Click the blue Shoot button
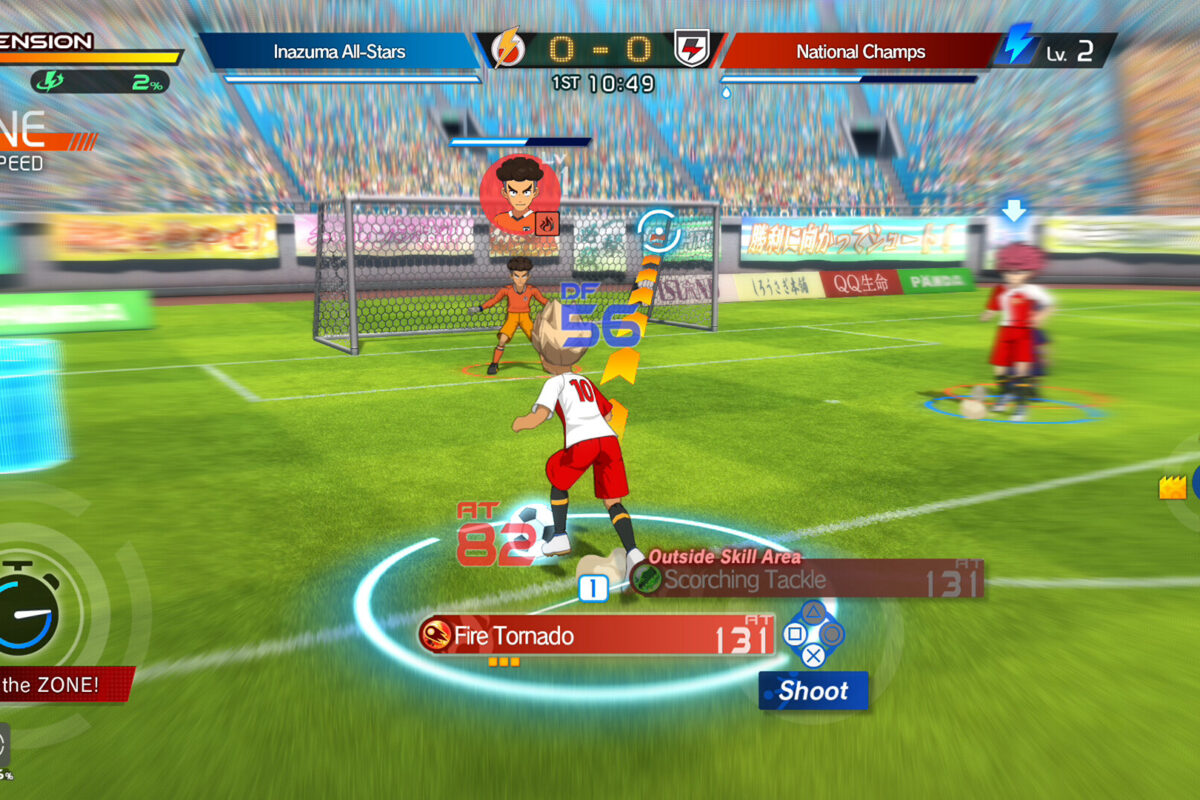Screen dimensions: 1200x800 pyautogui.click(x=813, y=691)
